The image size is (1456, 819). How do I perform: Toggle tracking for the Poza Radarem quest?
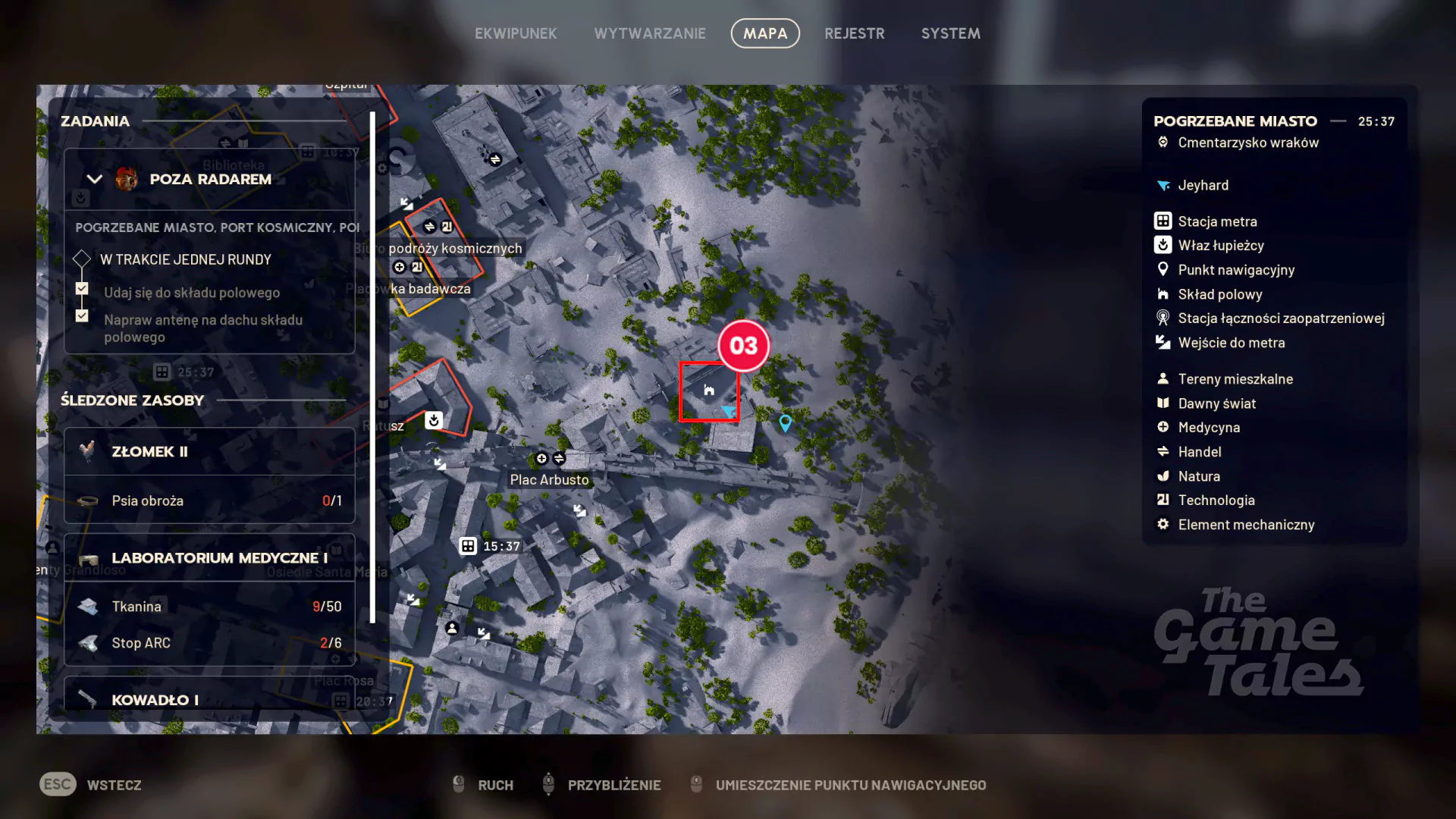(x=81, y=199)
